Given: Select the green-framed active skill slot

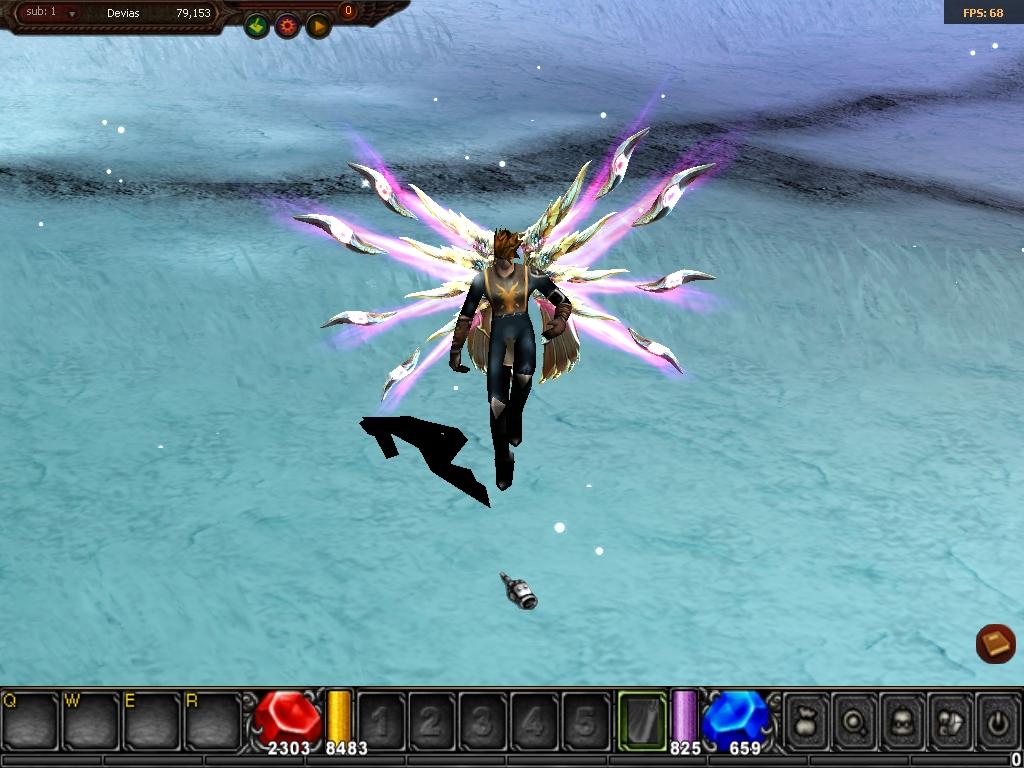Looking at the screenshot, I should click(642, 720).
